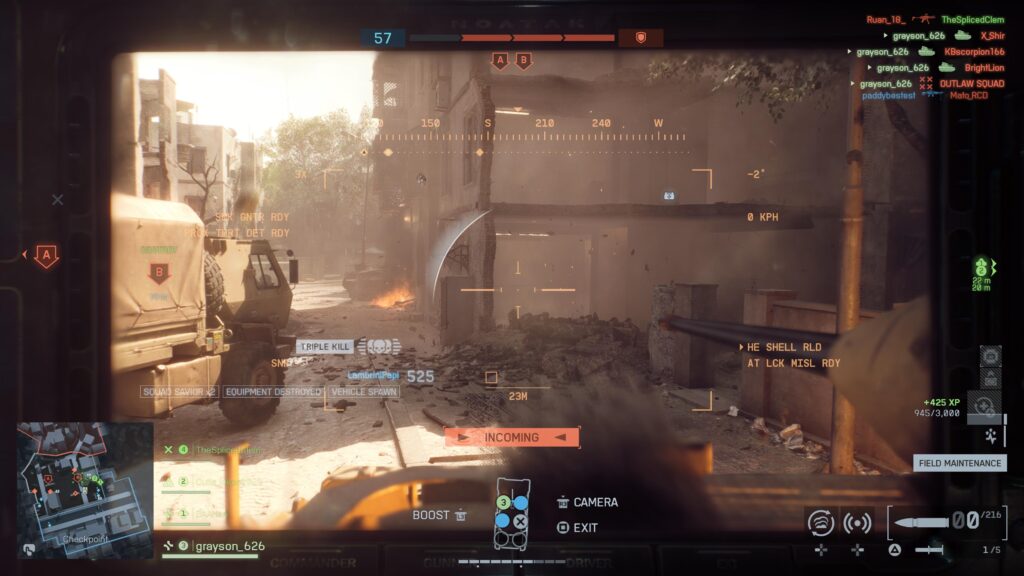1024x576 pixels.
Task: Click the OUTLAW SQUAD kill feed entry
Action: tap(970, 84)
